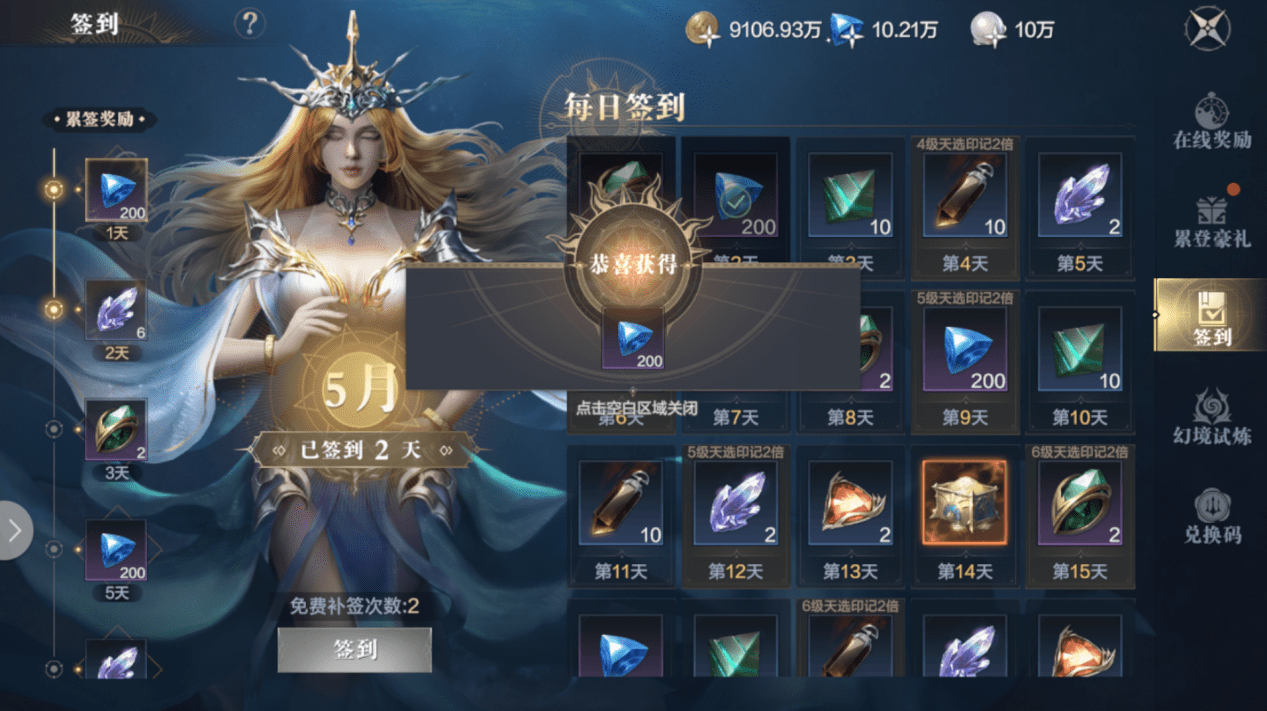
Task: Click the 200 diamond reward in popup
Action: [x=632, y=339]
